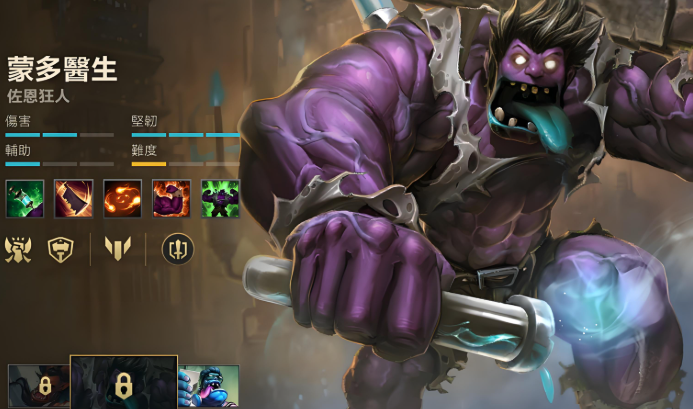Click the hammer shield role icon
Screen dimensions: 693x409
tap(62, 249)
